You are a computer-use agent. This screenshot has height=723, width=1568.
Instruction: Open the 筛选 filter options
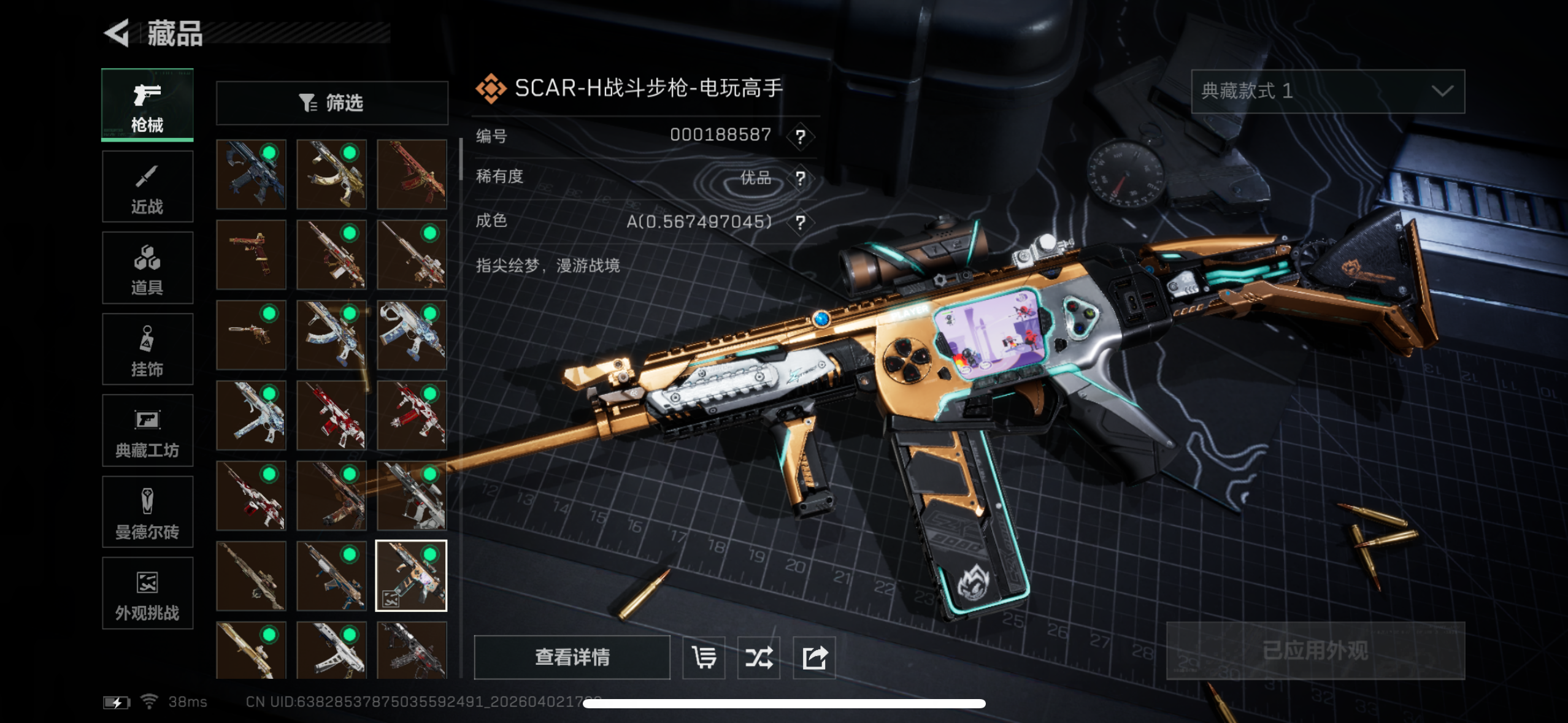[x=332, y=103]
